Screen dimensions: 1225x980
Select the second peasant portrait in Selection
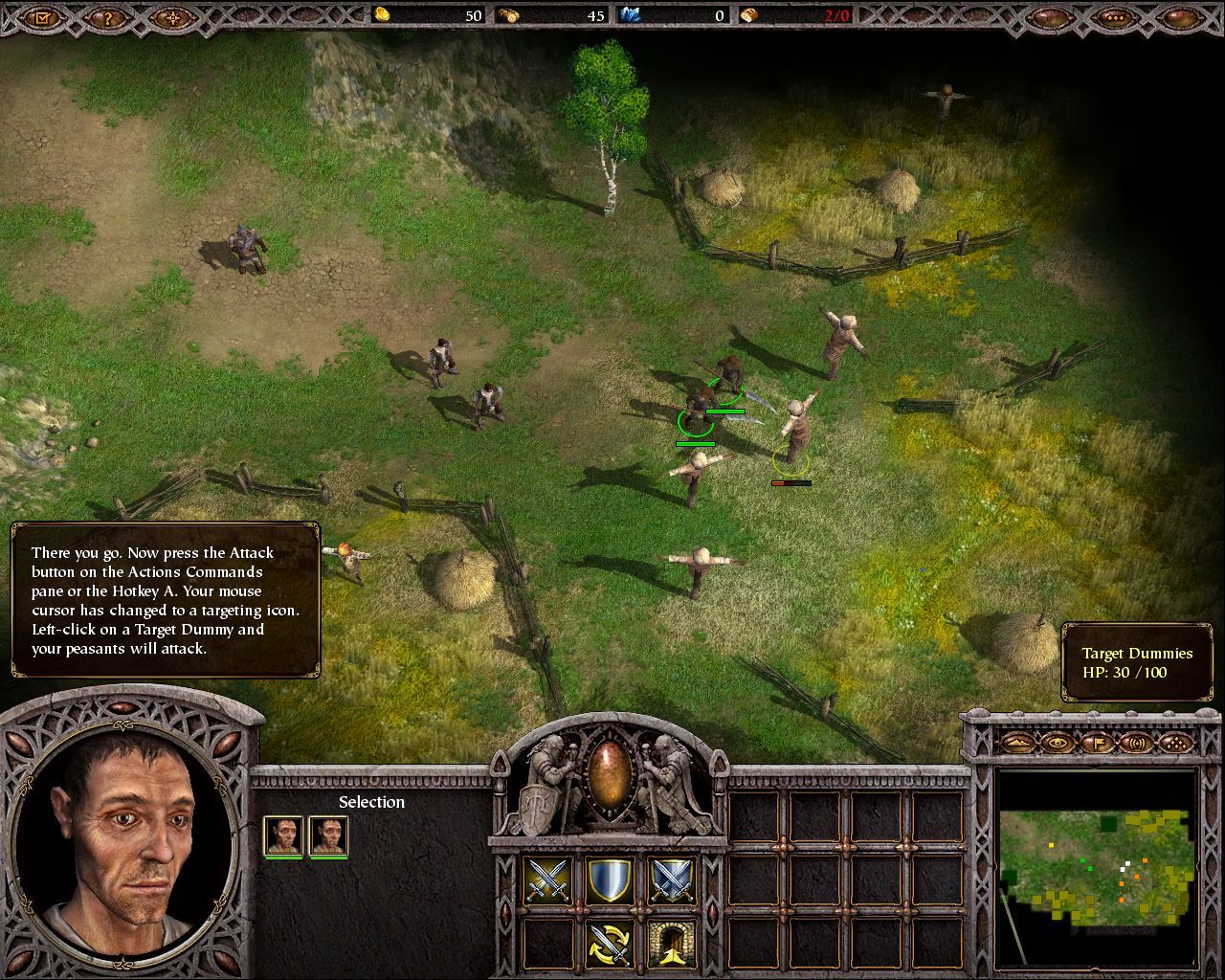(x=328, y=835)
